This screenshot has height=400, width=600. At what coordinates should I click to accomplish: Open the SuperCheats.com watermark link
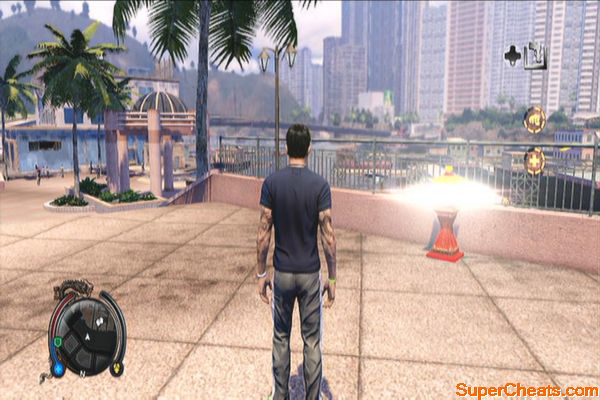pyautogui.click(x=526, y=388)
